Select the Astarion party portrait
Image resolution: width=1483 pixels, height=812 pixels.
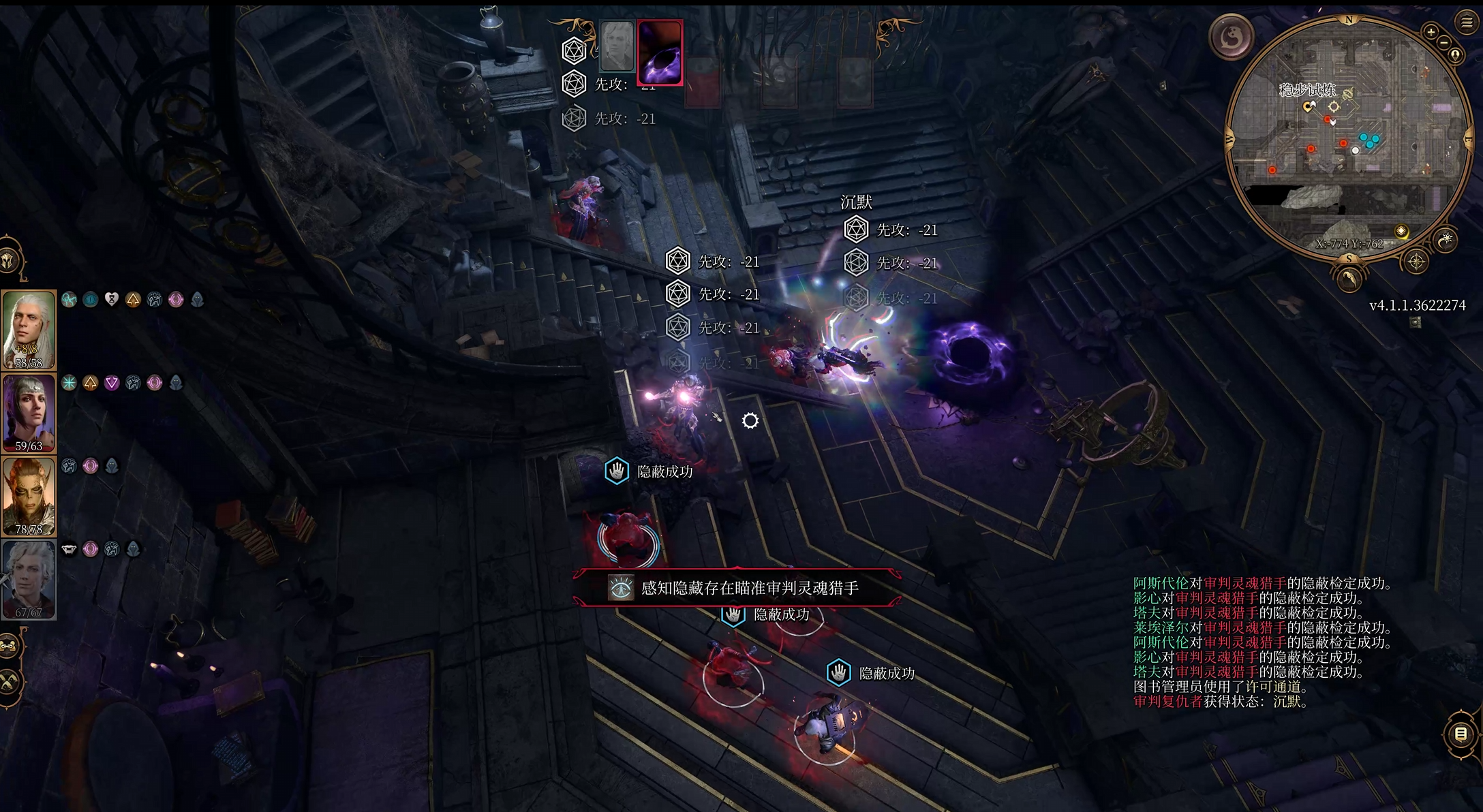[x=29, y=579]
